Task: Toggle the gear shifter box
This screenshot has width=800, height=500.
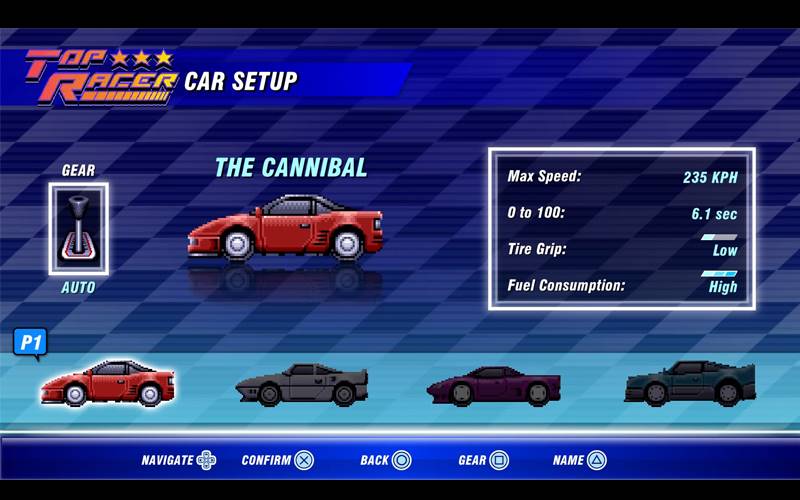Action: [78, 229]
